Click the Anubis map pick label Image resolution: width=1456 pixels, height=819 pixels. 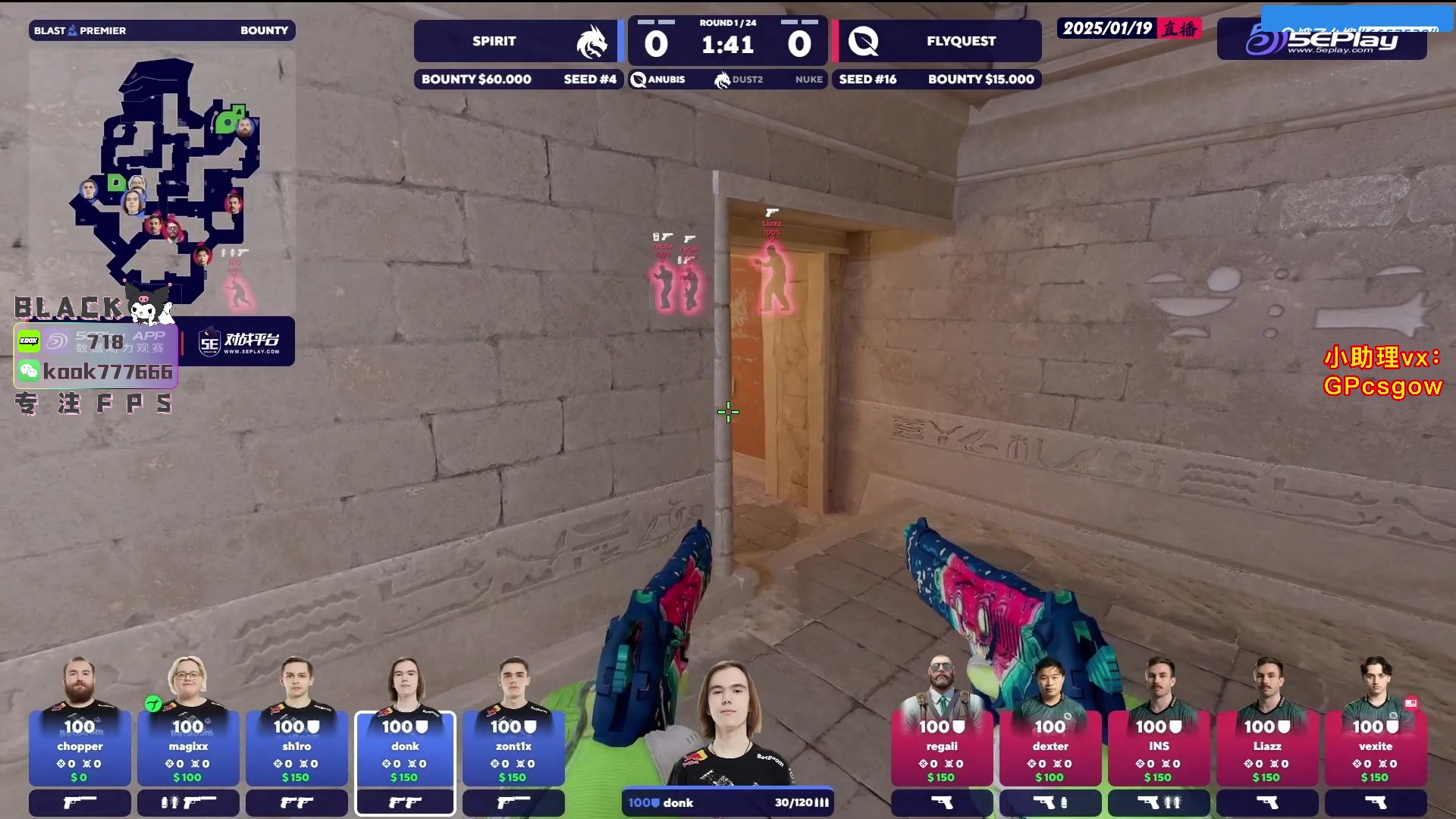pos(658,80)
